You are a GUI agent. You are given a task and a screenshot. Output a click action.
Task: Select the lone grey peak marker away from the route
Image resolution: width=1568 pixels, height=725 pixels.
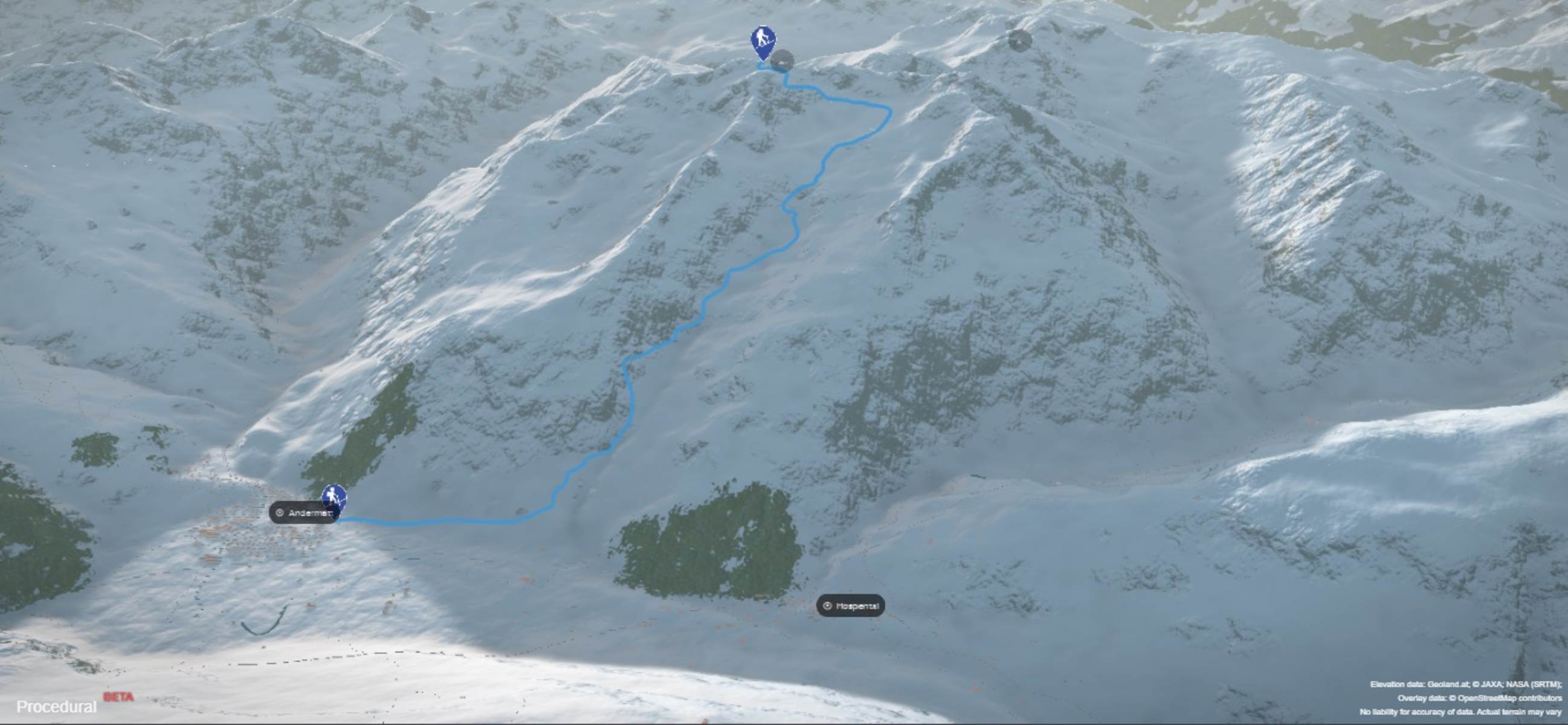pyautogui.click(x=1020, y=41)
